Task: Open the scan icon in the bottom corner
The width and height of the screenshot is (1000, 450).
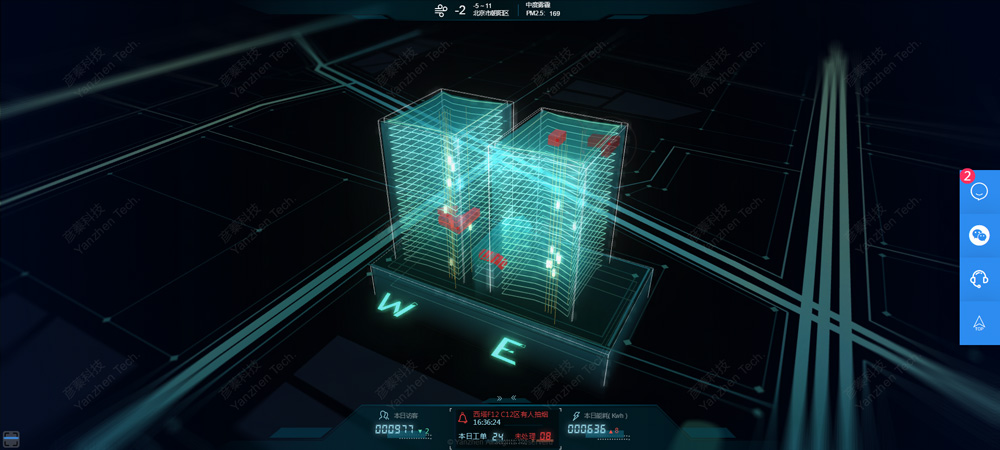Action: pyautogui.click(x=11, y=438)
